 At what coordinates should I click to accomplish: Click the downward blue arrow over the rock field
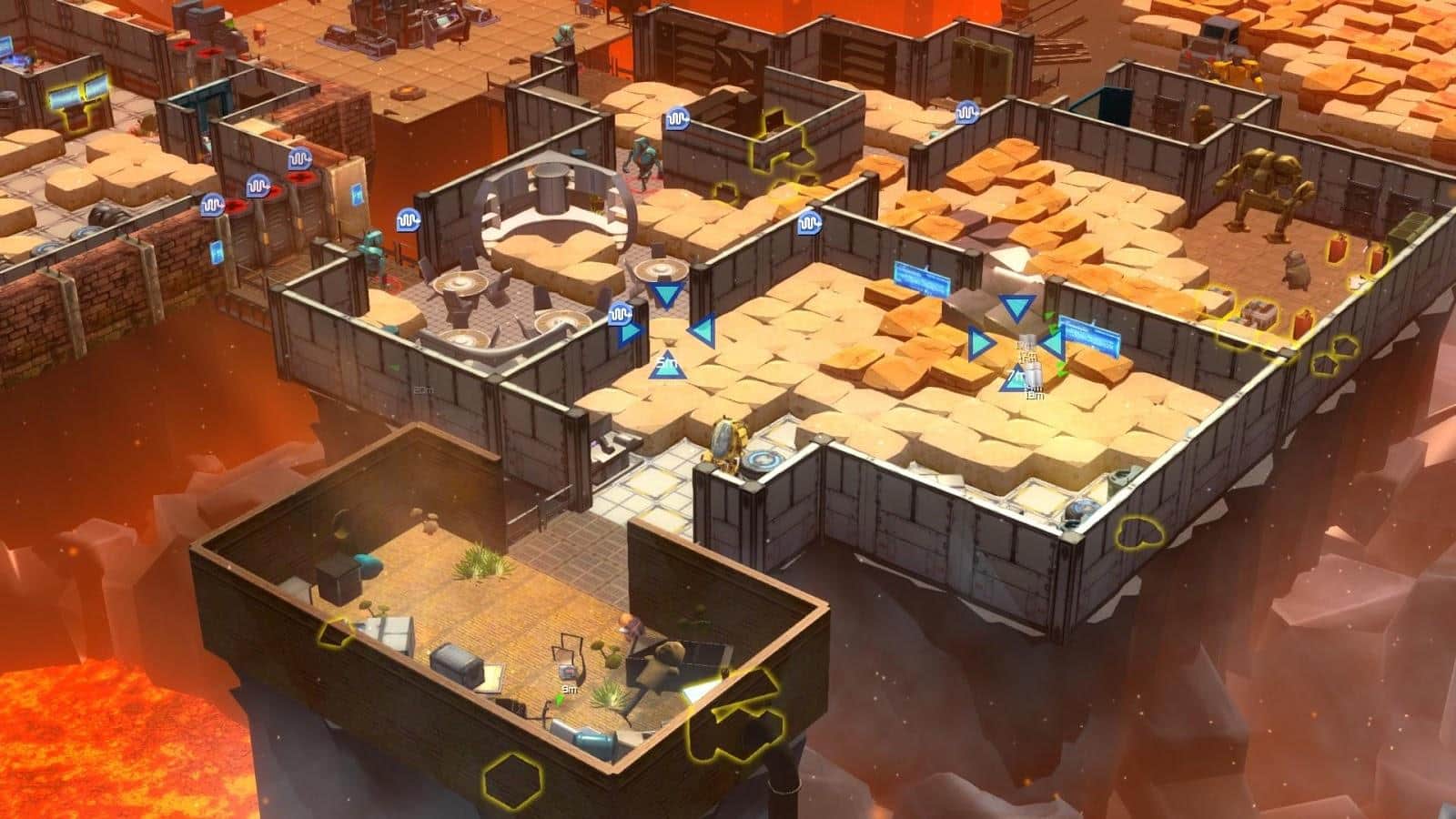1016,306
